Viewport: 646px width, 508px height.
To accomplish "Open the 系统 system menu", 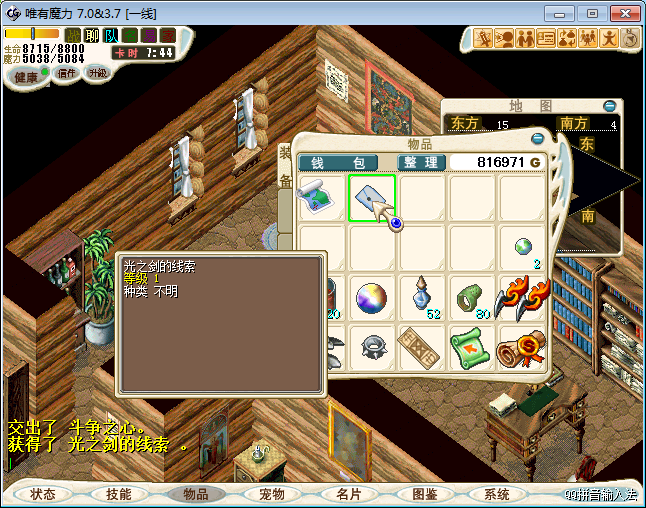I will click(x=497, y=494).
